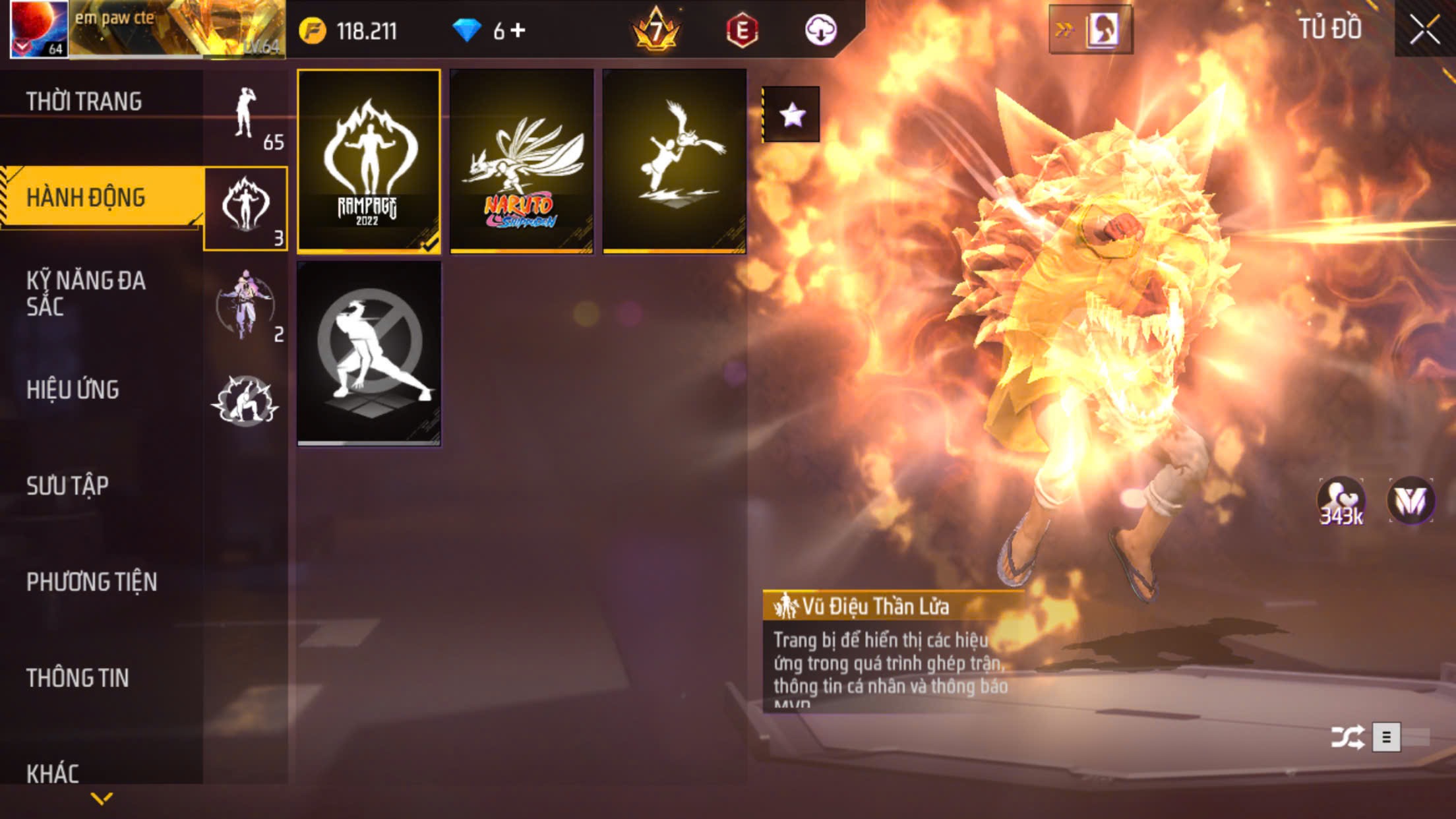Show the Thông Tin section
This screenshot has width=1456, height=819.
coord(77,678)
